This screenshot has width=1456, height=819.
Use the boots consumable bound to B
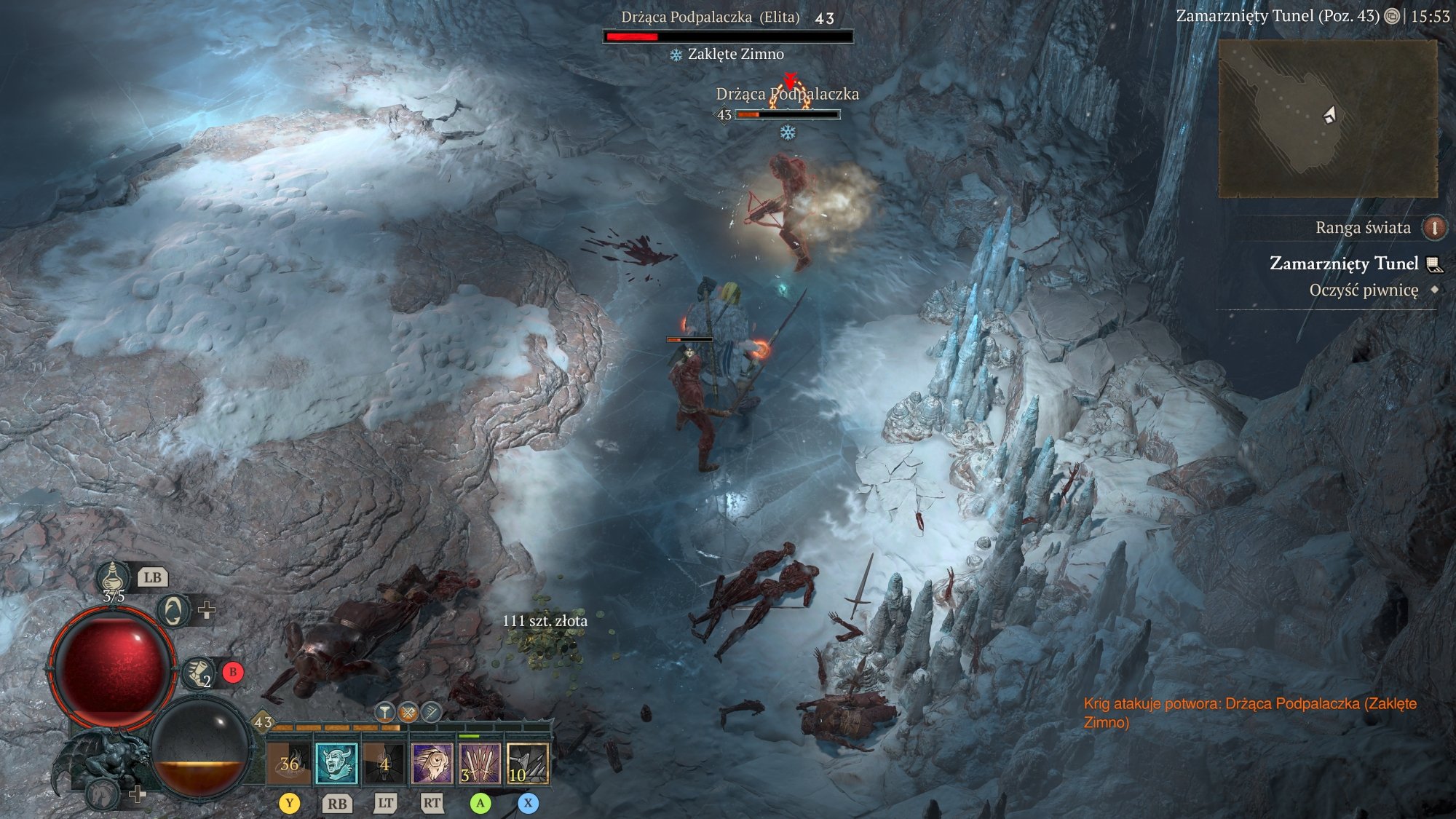(197, 673)
